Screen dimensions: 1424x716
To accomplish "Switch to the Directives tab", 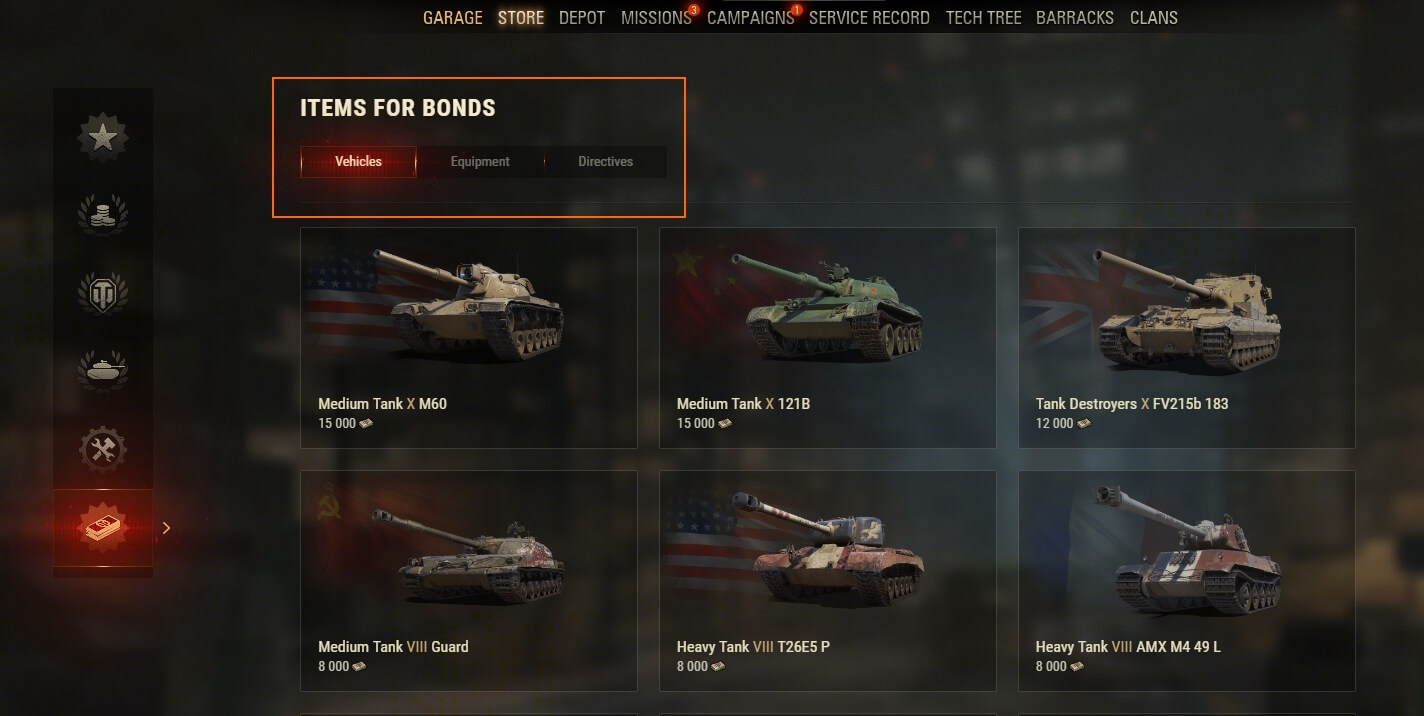I will tap(605, 162).
